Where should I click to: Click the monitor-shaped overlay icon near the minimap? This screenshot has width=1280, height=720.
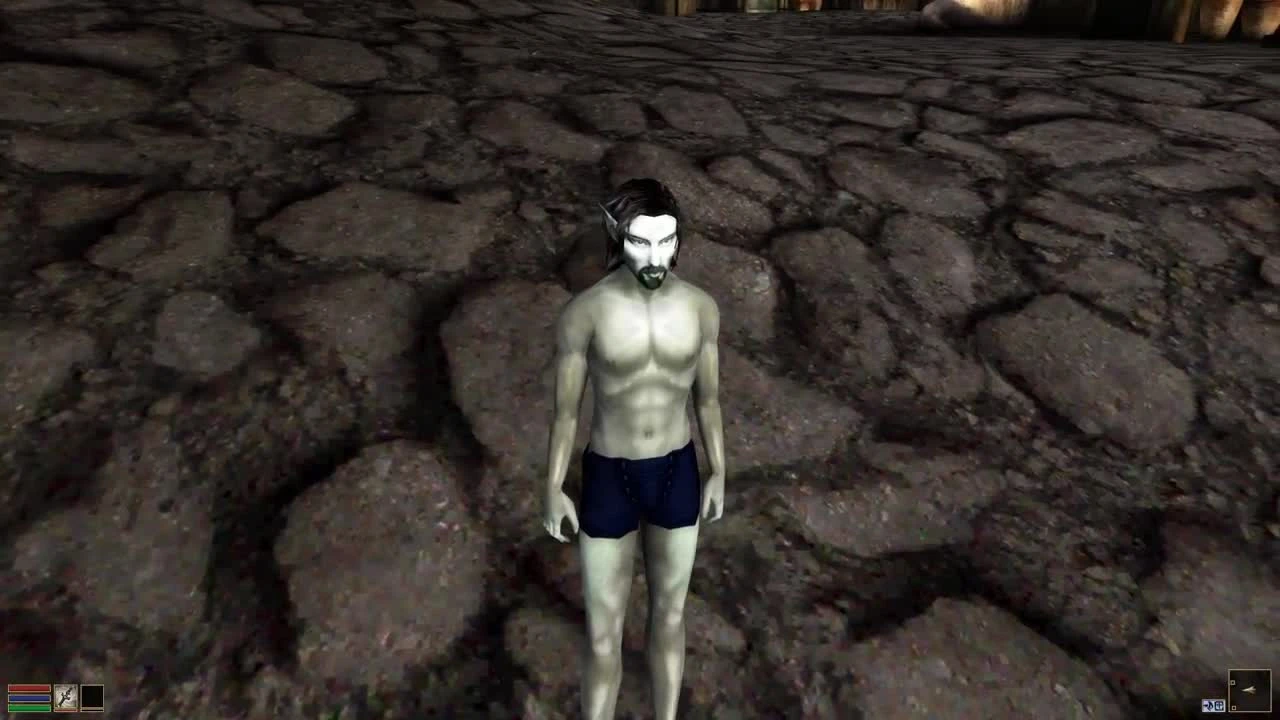click(1218, 705)
